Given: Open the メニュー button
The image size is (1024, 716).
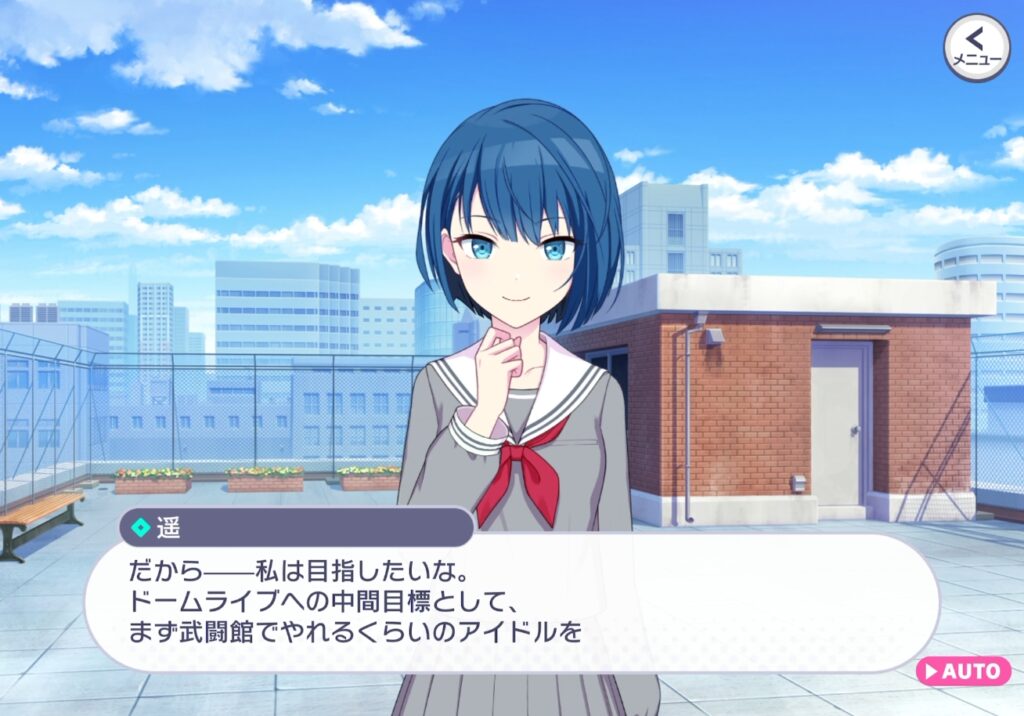Looking at the screenshot, I should pyautogui.click(x=976, y=47).
